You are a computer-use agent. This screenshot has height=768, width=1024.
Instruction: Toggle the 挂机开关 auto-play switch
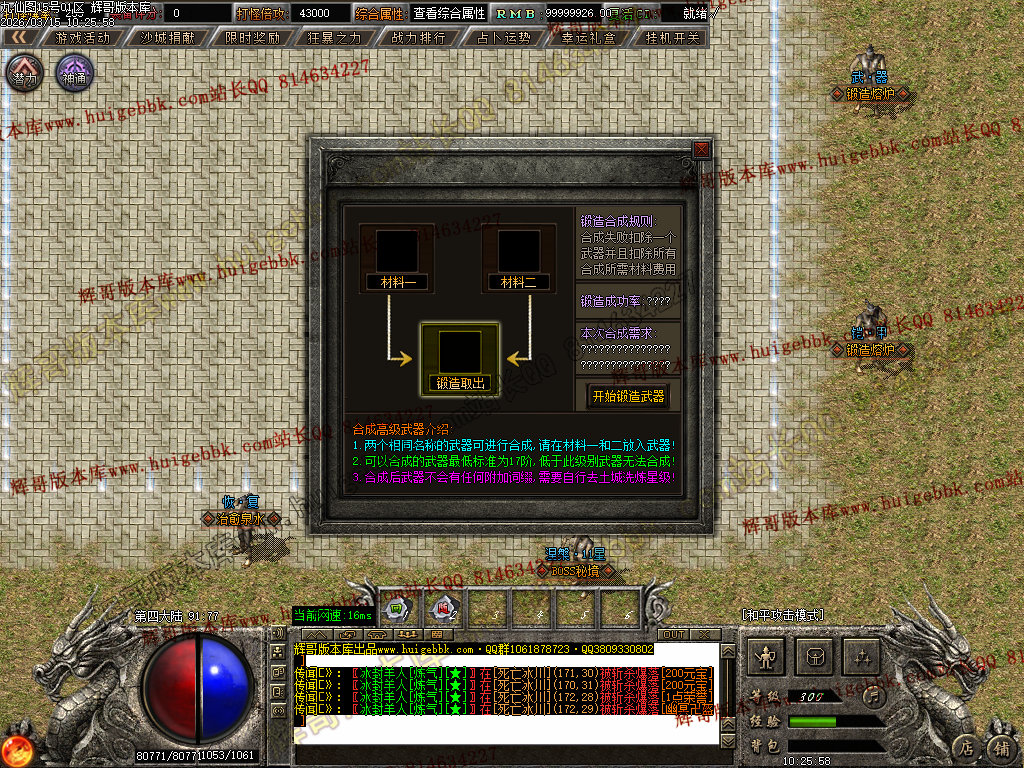tap(673, 37)
